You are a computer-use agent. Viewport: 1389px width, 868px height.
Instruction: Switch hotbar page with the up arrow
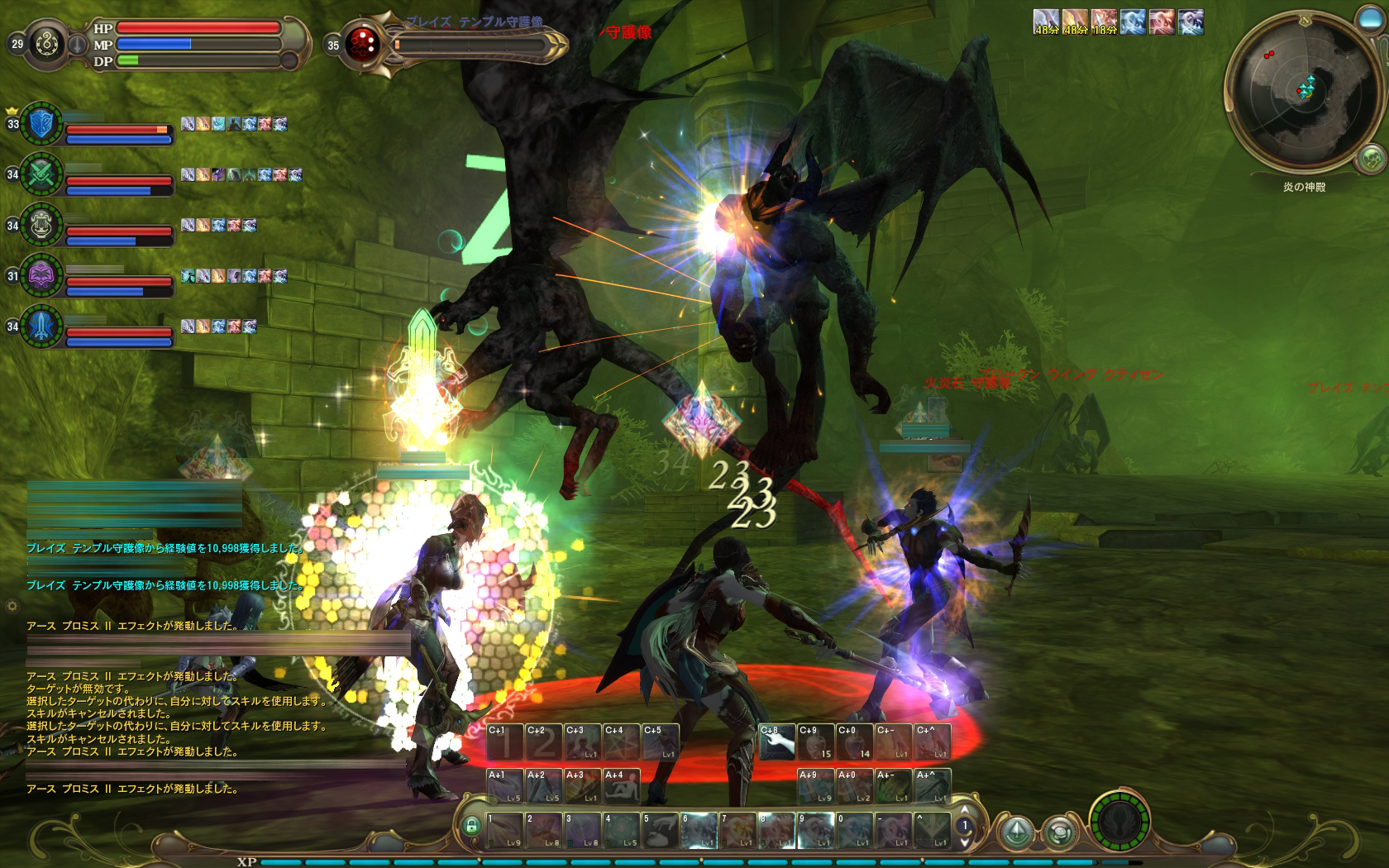(963, 811)
